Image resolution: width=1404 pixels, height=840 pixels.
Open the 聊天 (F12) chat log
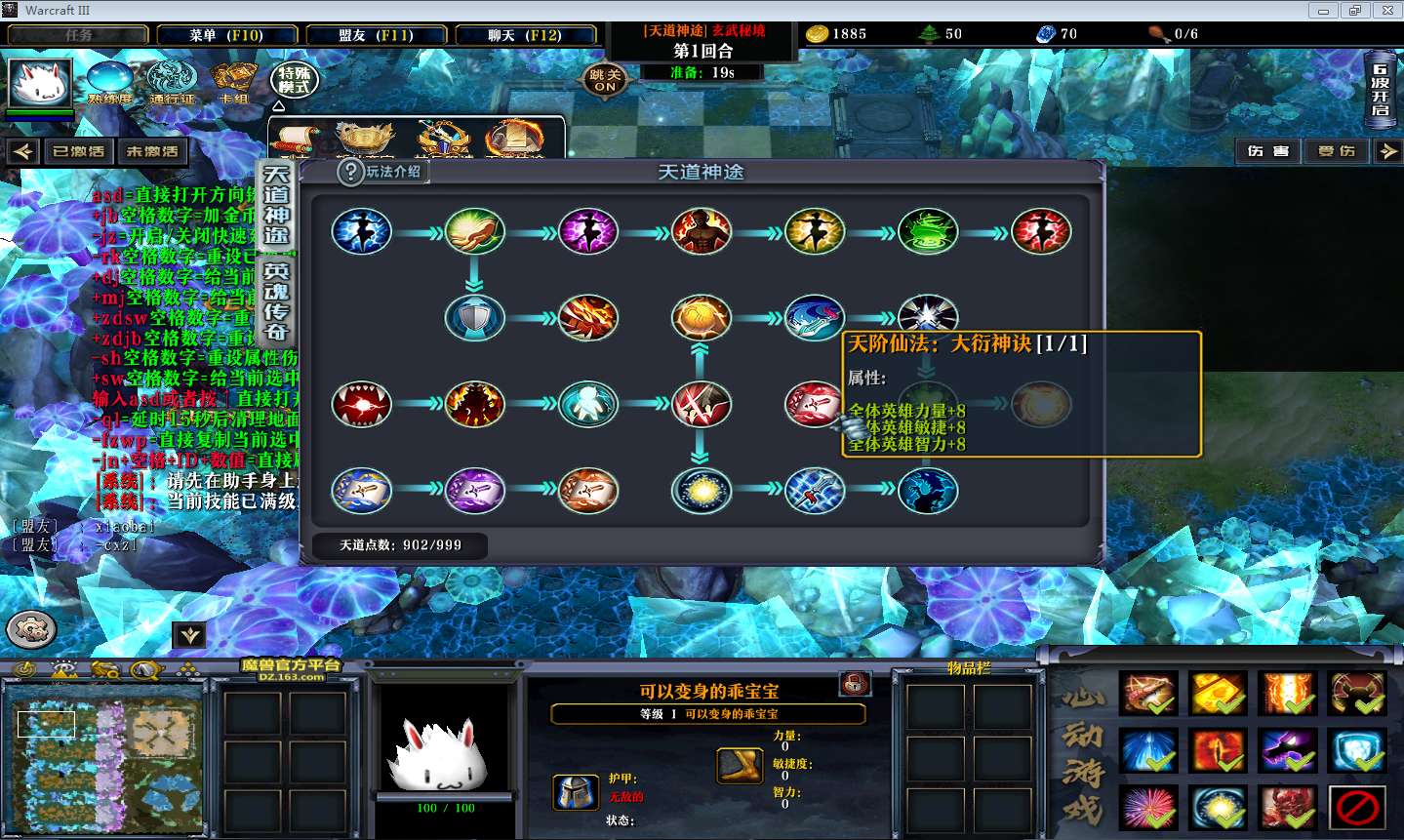pyautogui.click(x=525, y=35)
